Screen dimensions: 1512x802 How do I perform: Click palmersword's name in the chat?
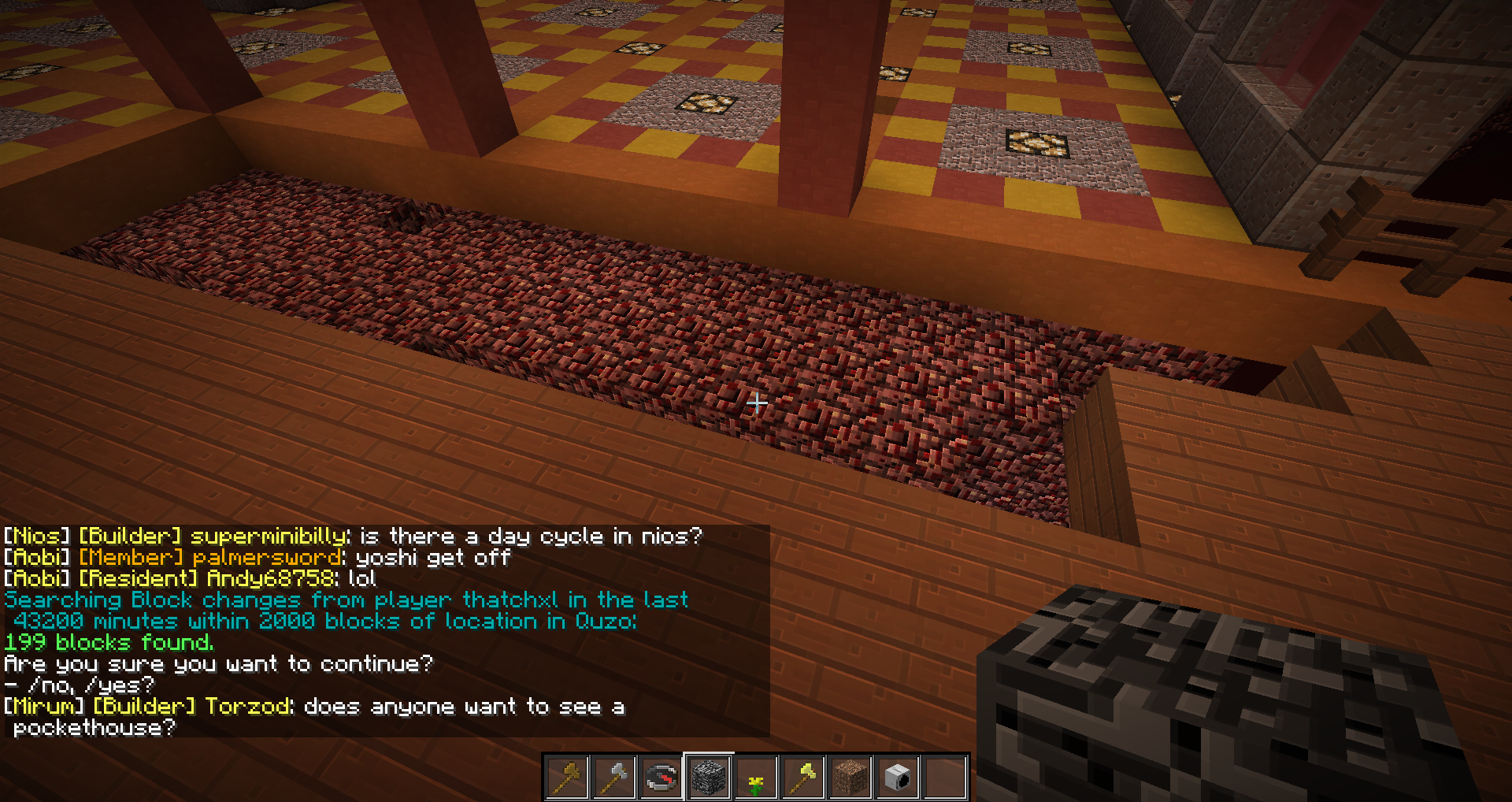268,558
